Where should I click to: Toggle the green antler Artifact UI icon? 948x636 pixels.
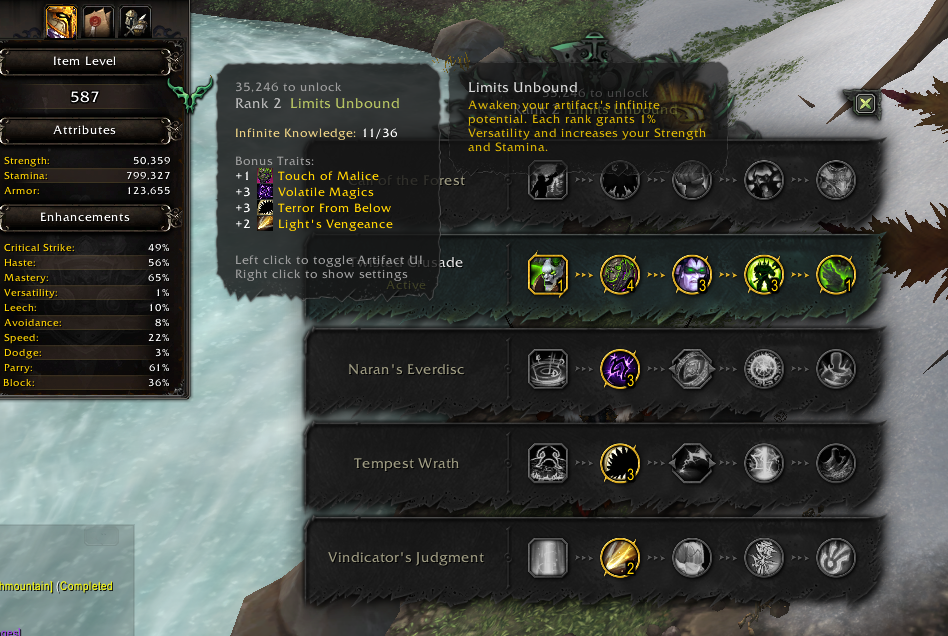190,95
